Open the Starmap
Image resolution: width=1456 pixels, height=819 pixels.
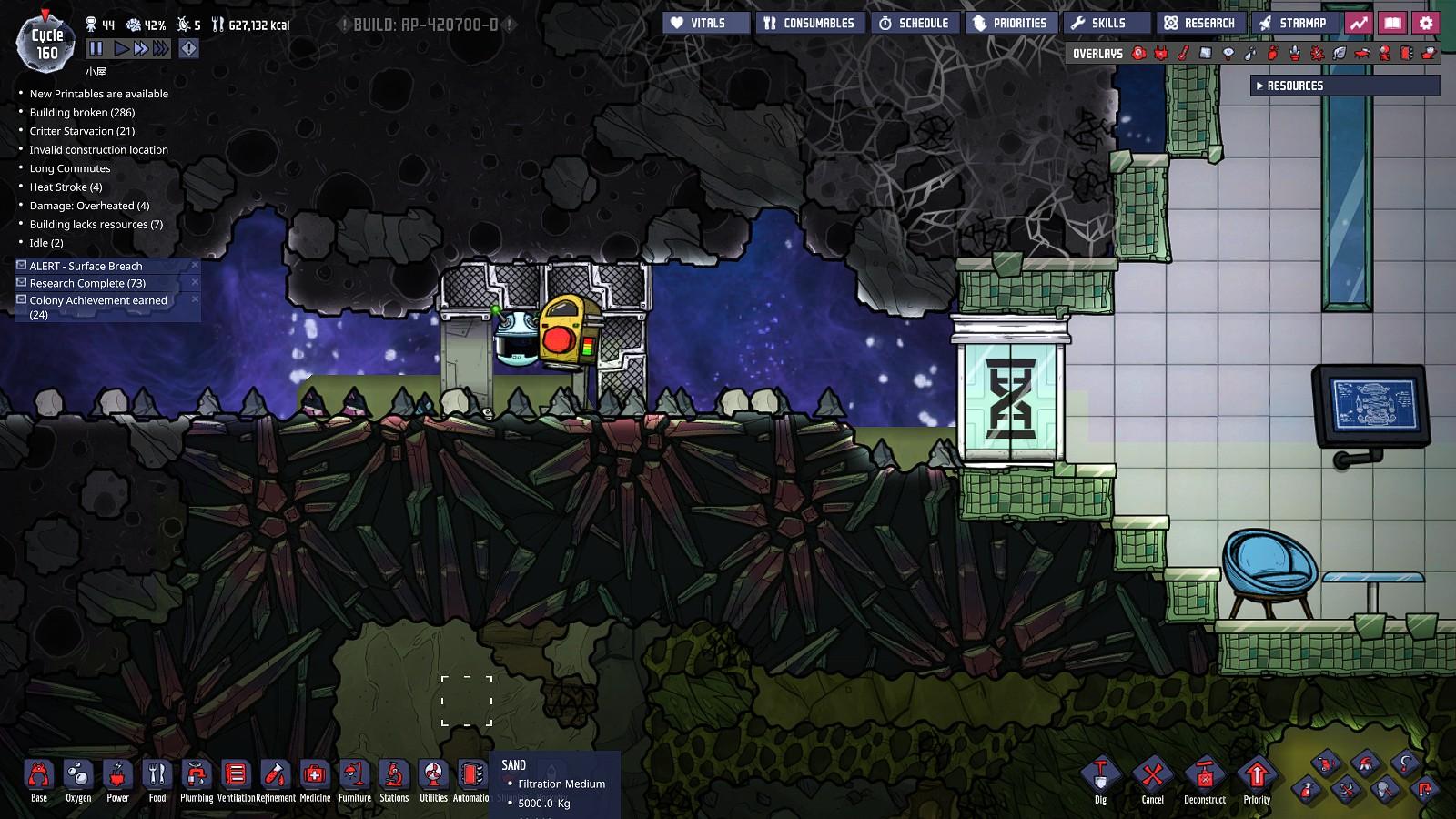tap(1294, 23)
